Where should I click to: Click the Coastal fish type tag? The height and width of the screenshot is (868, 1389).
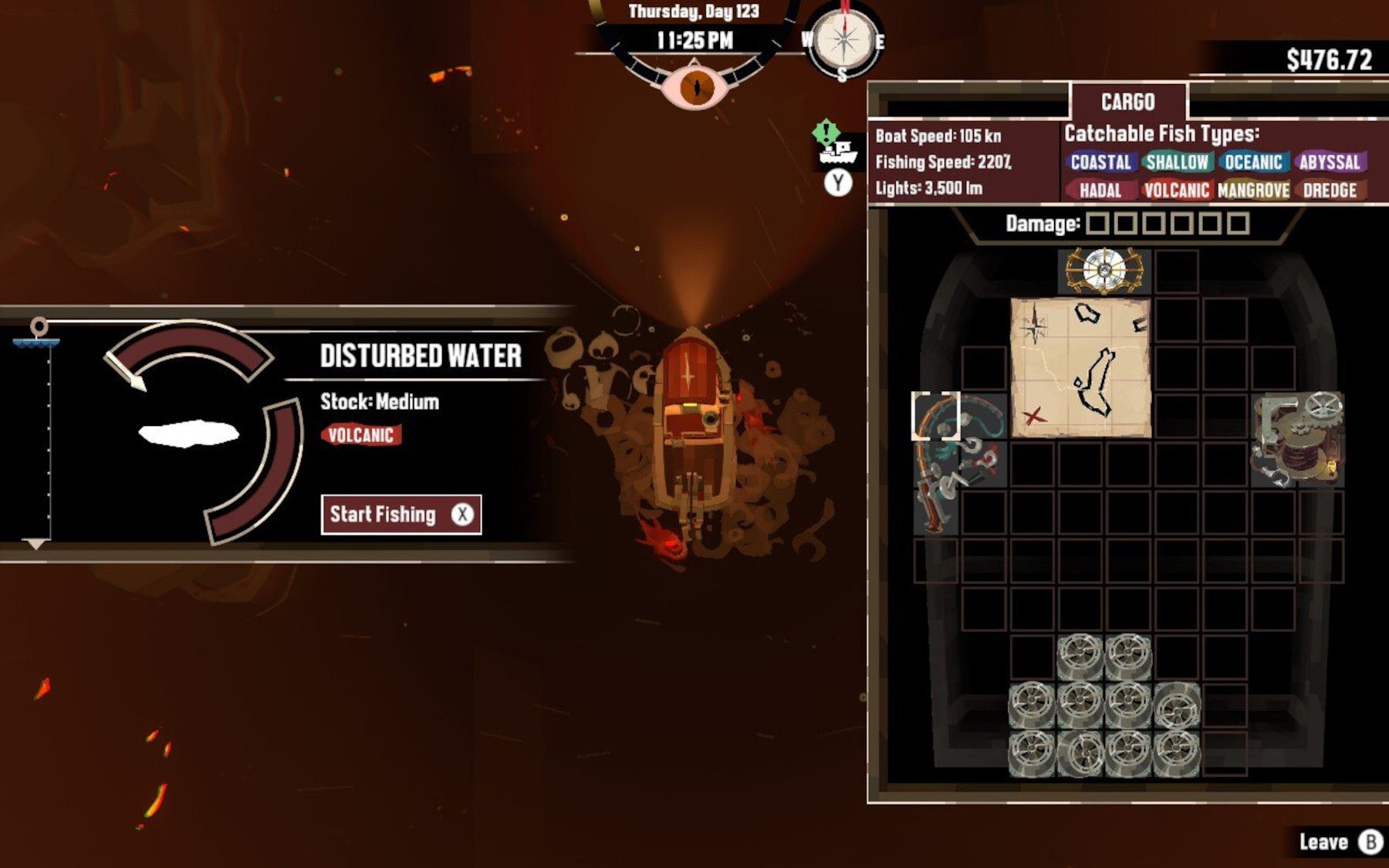pyautogui.click(x=1100, y=162)
